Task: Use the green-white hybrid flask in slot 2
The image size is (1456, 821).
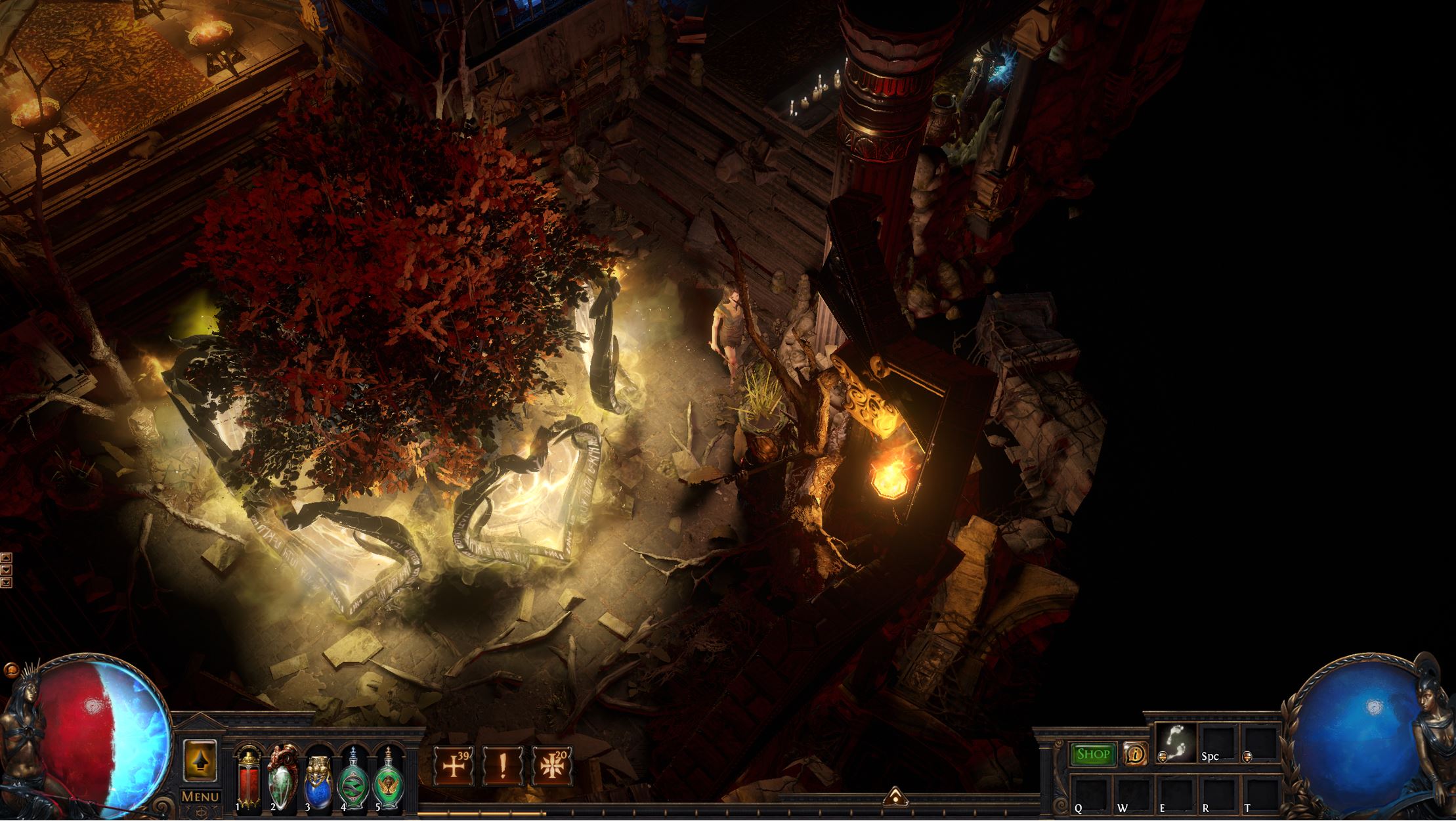Action: pyautogui.click(x=283, y=779)
